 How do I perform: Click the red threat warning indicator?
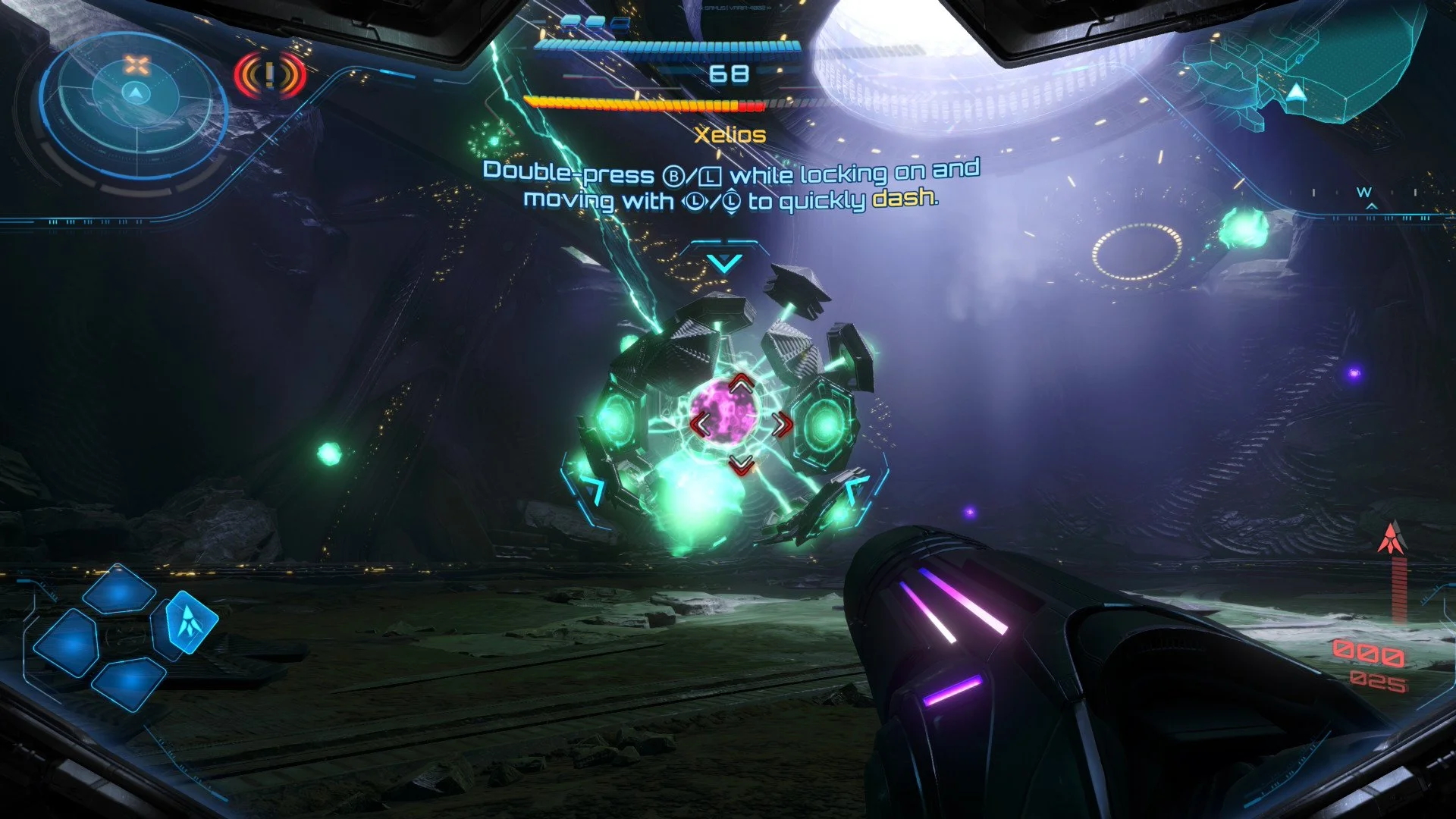coord(270,75)
